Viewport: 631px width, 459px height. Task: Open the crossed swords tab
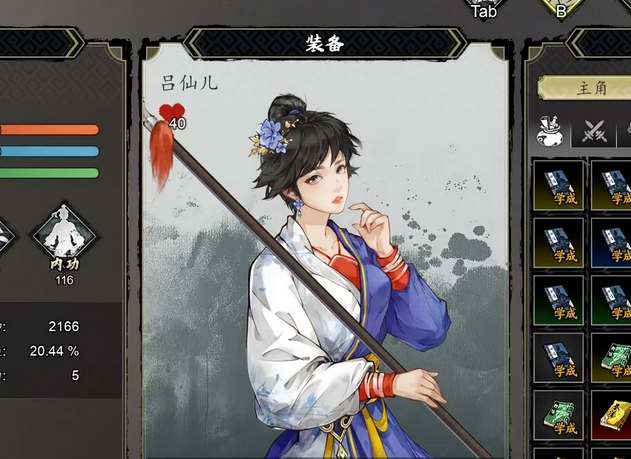tap(596, 131)
